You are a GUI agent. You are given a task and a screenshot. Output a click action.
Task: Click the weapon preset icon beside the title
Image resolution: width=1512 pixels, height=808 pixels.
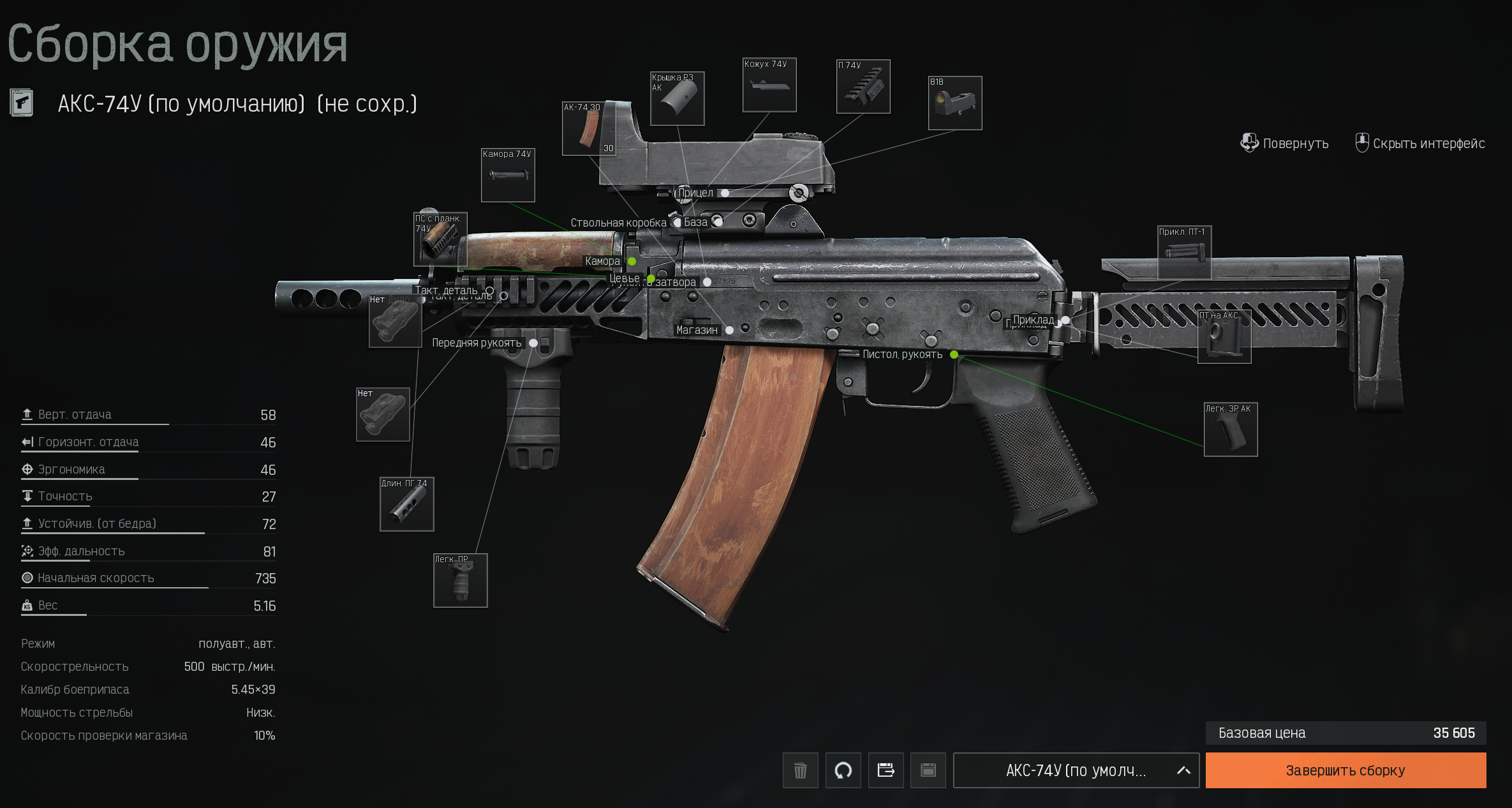click(22, 103)
